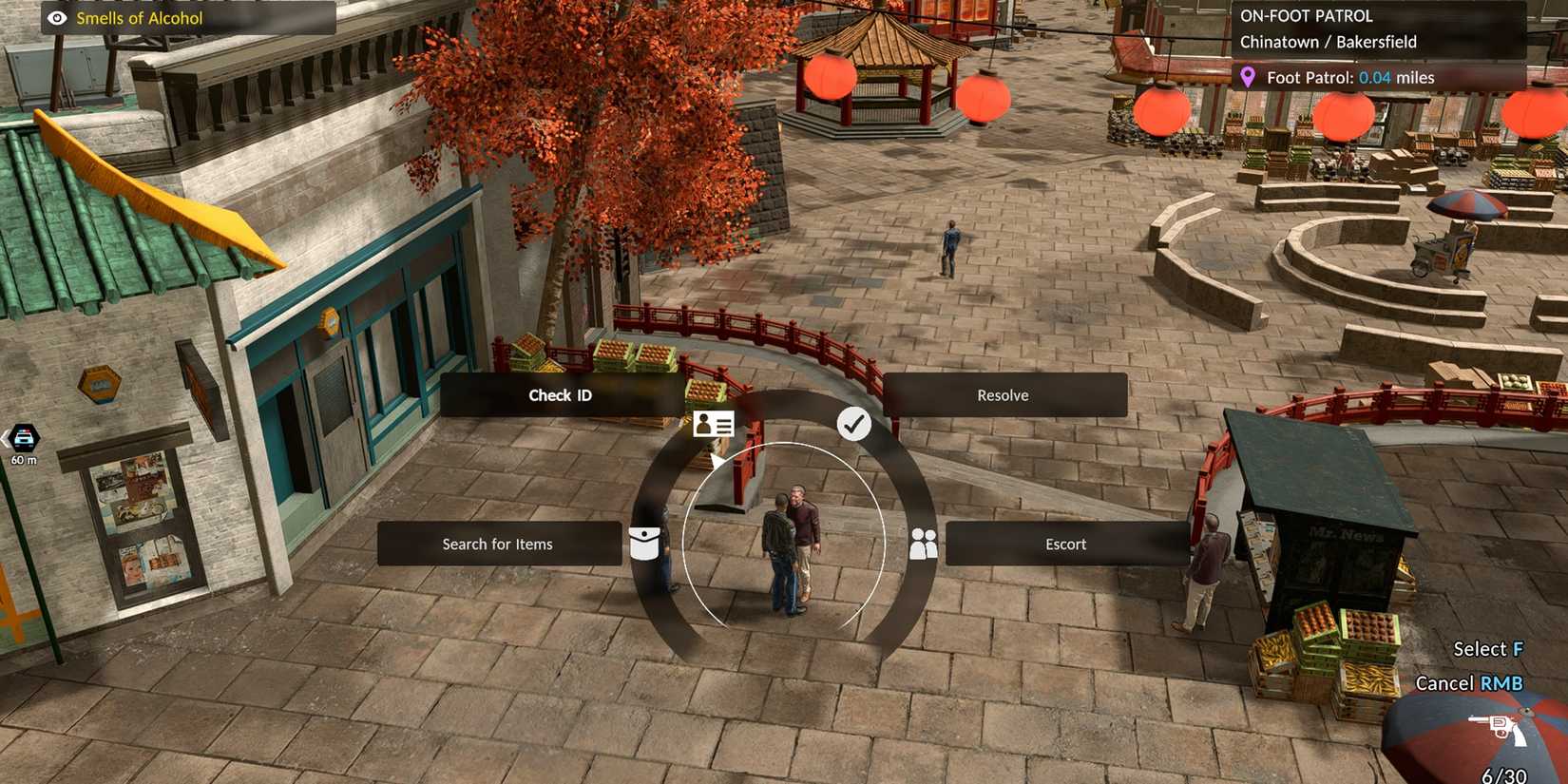Screen dimensions: 1568x784
Task: Select the Smells of Alcohol evidence entry
Action: tap(137, 18)
